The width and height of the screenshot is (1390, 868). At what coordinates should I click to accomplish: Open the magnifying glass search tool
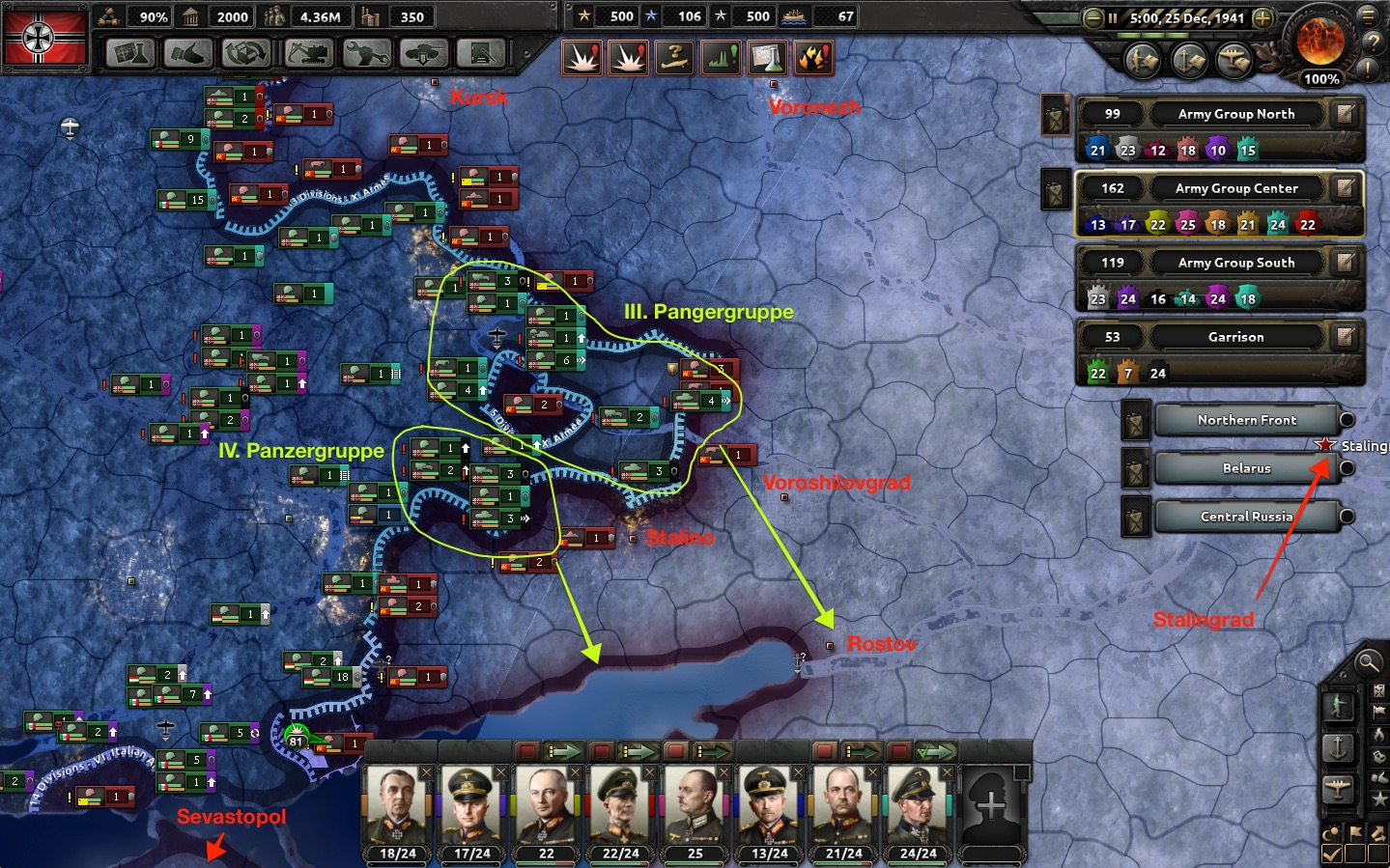(x=1368, y=662)
